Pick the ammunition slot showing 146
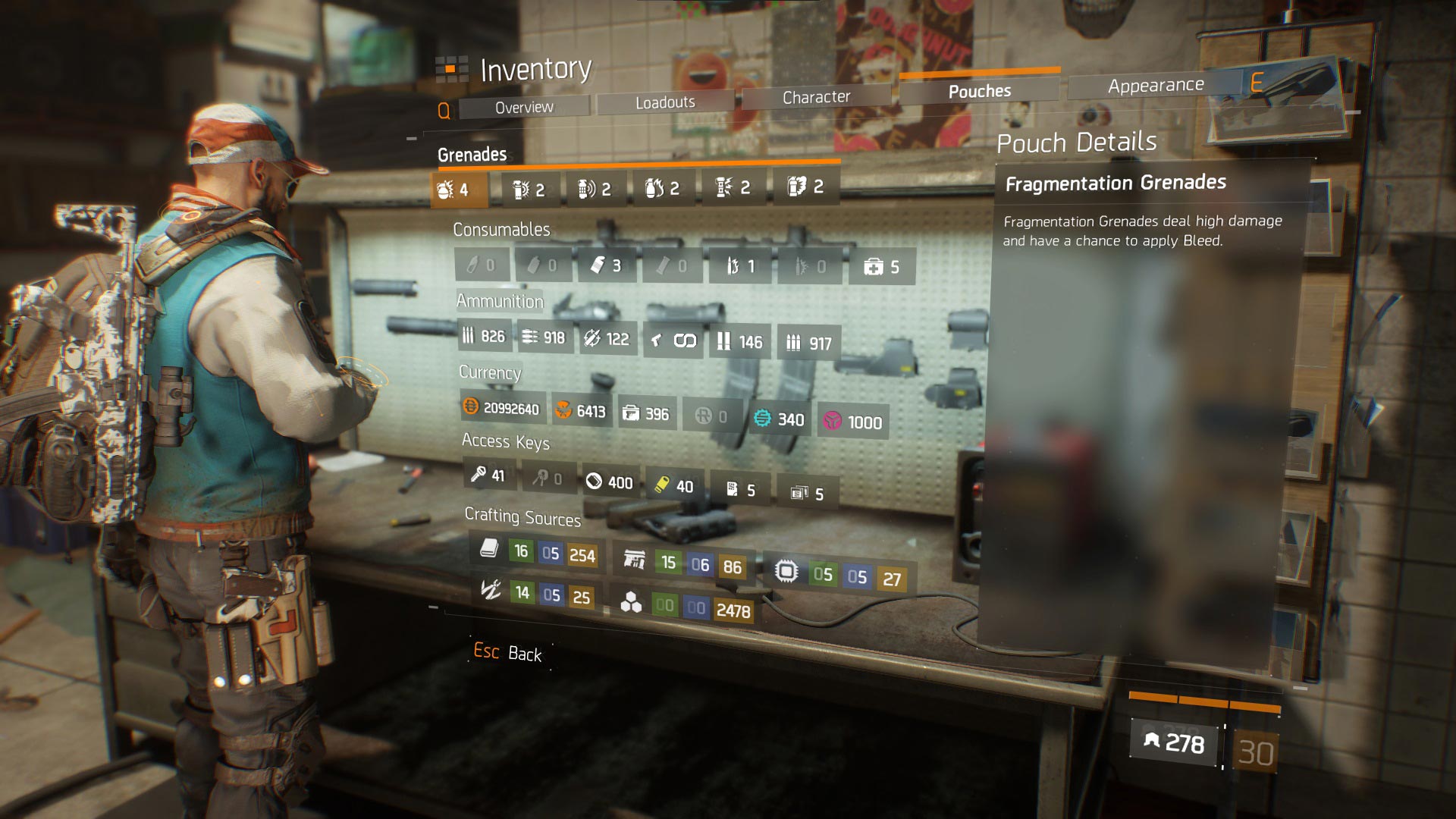This screenshot has width=1456, height=819. tap(739, 342)
